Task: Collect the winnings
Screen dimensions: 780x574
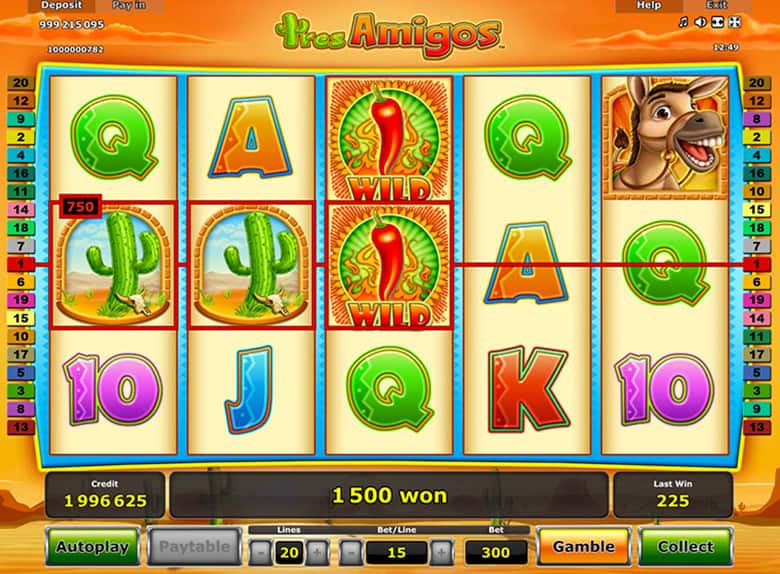Action: [686, 547]
